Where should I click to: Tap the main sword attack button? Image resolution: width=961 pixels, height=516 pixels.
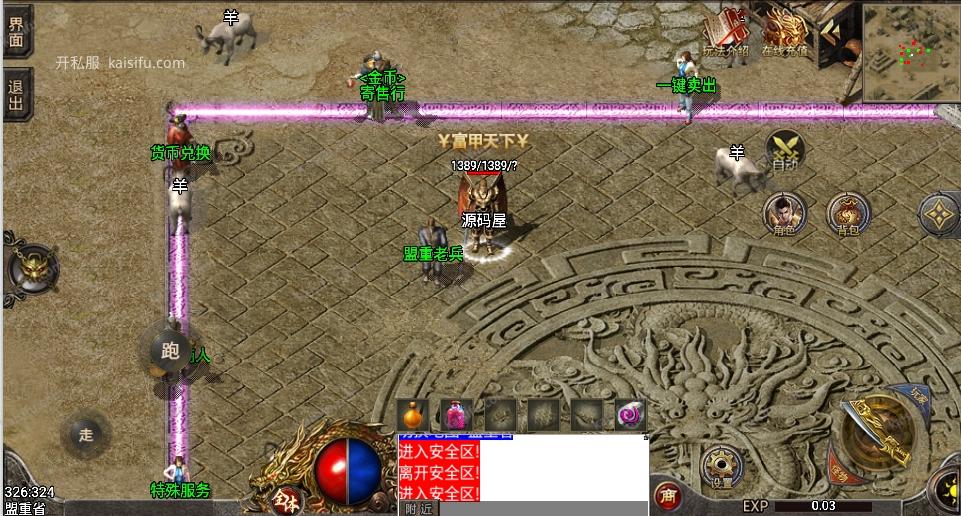click(x=876, y=433)
